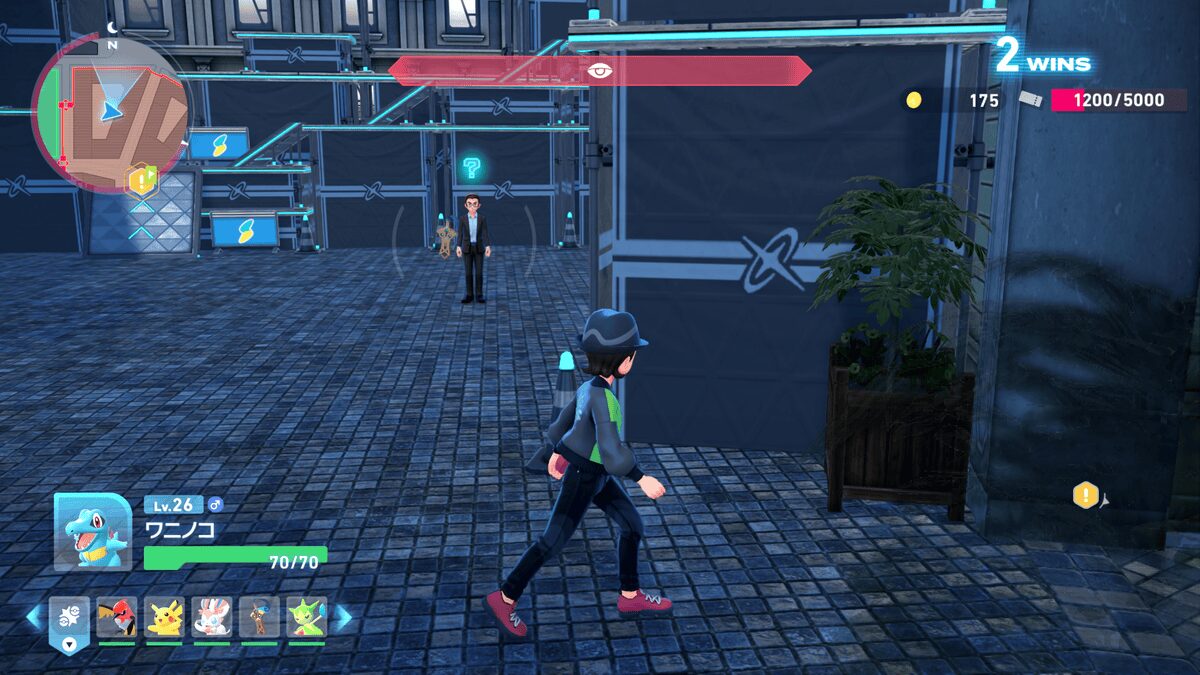
Task: Choose Sylveon from the party bar
Action: [x=212, y=617]
